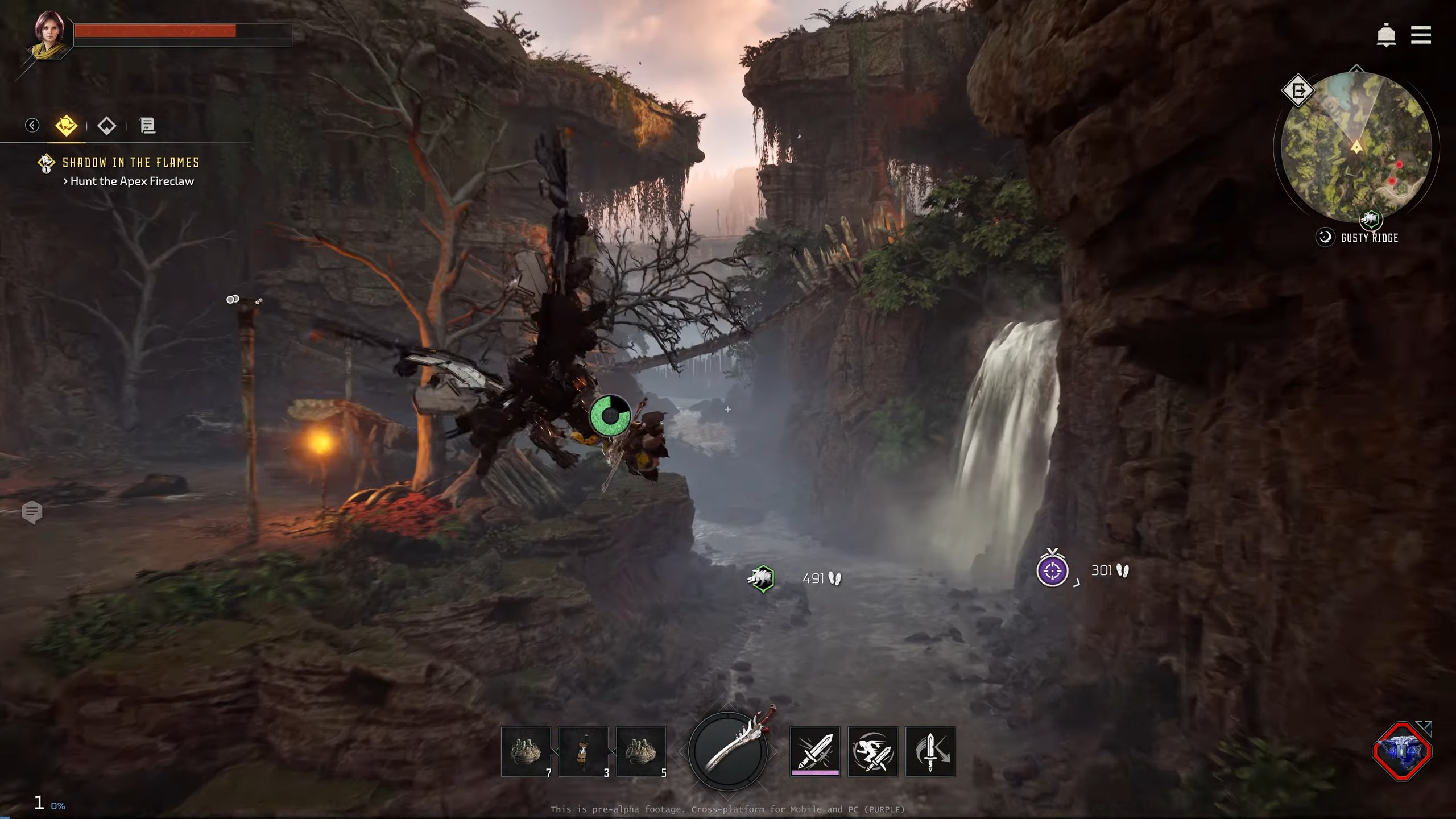The height and width of the screenshot is (819, 1456).
Task: Attack with the greatsword weapon button
Action: click(x=728, y=751)
